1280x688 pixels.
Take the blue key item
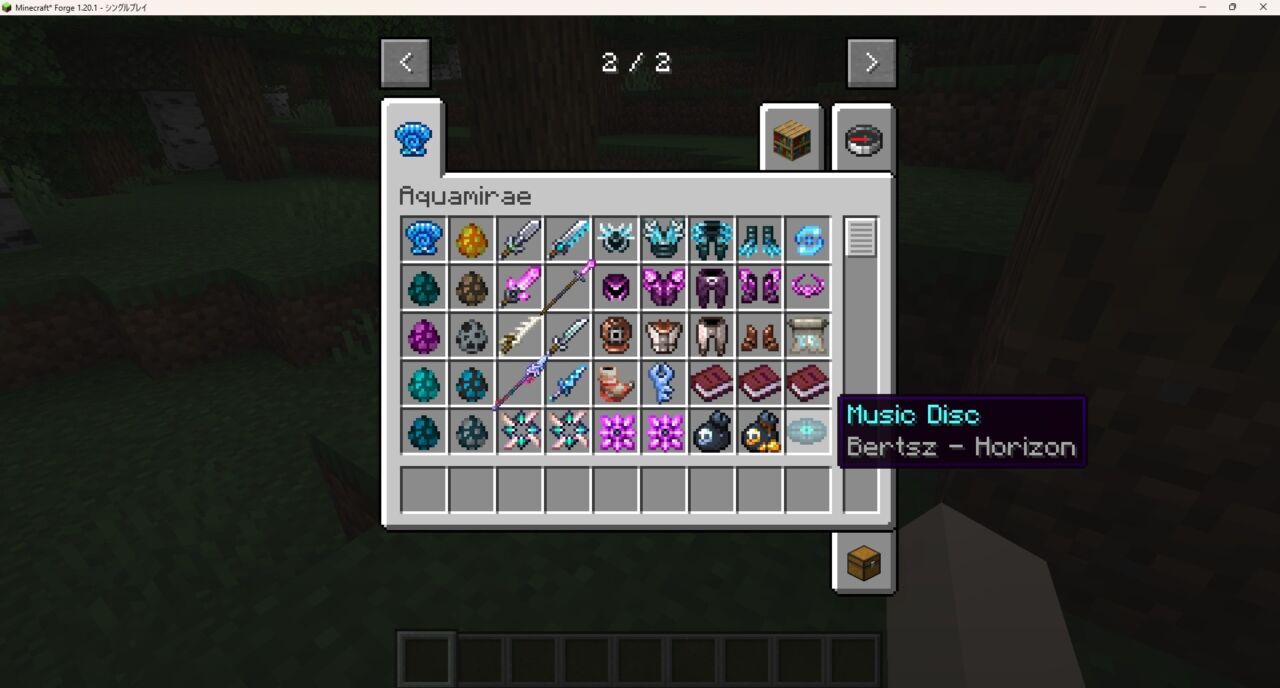[x=663, y=384]
